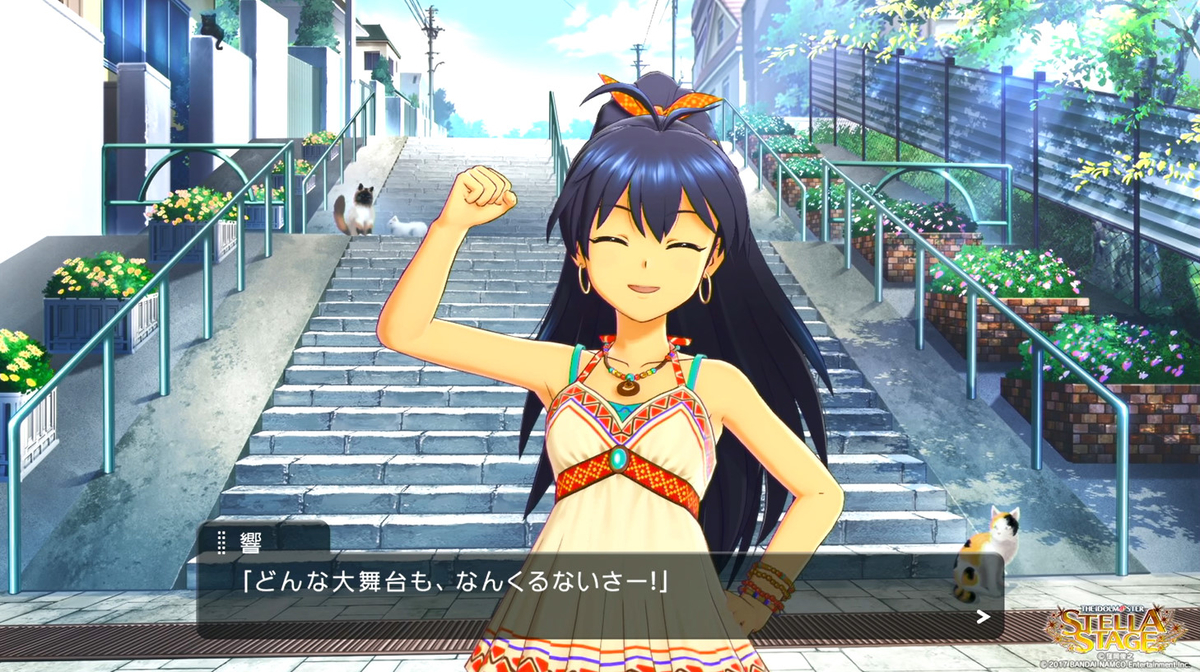Viewport: 1200px width, 672px height.
Task: Click Hibiki's dialogue text box to continue
Action: 600,596
